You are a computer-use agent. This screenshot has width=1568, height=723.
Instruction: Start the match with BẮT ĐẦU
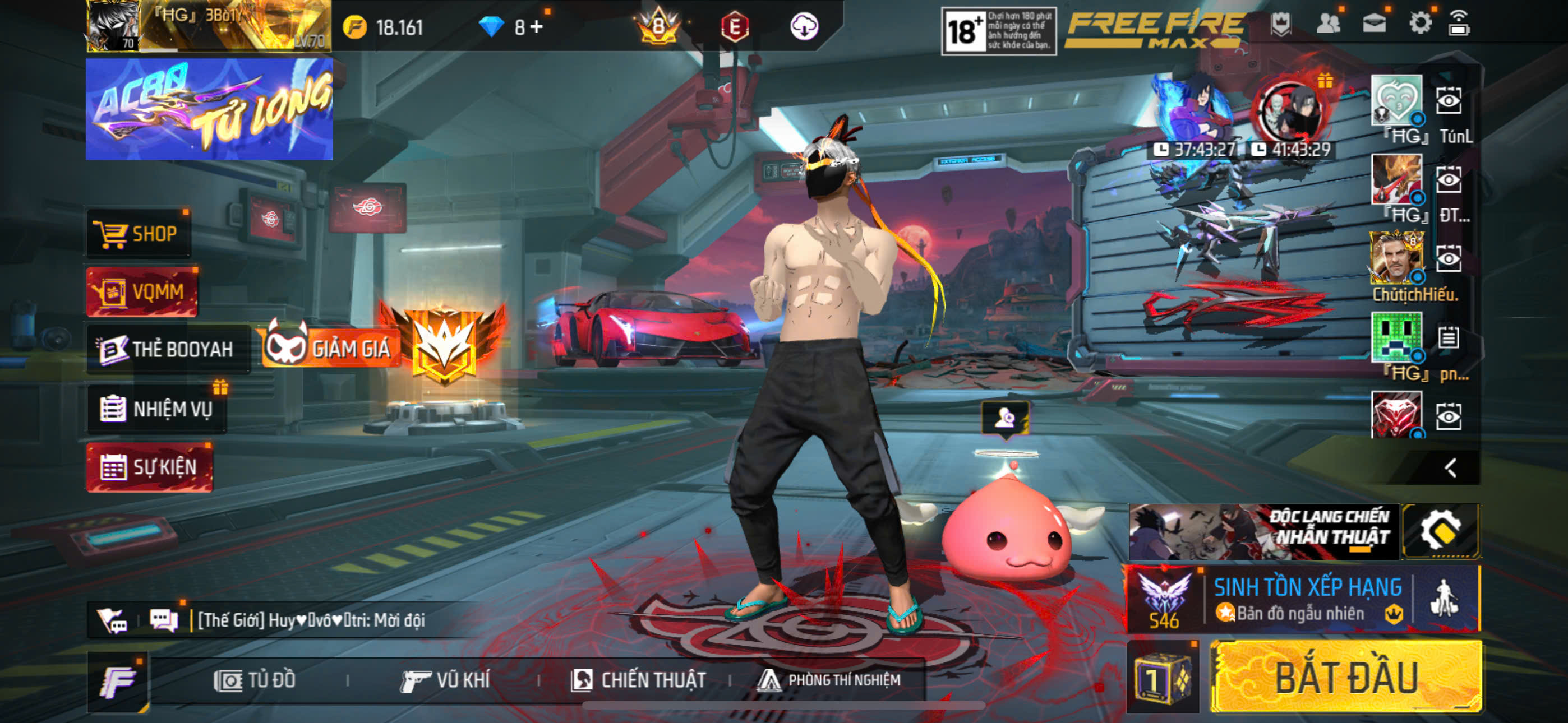click(1346, 678)
